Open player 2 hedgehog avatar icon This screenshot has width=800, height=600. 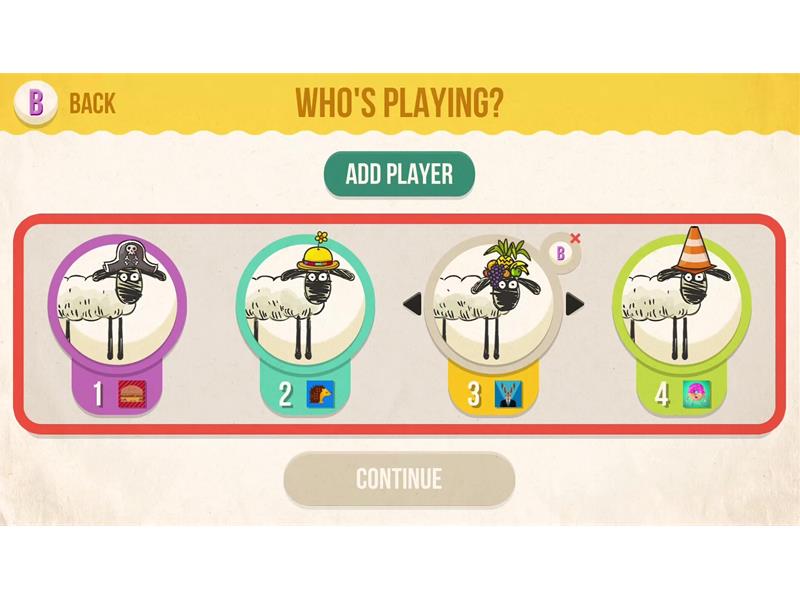point(320,393)
